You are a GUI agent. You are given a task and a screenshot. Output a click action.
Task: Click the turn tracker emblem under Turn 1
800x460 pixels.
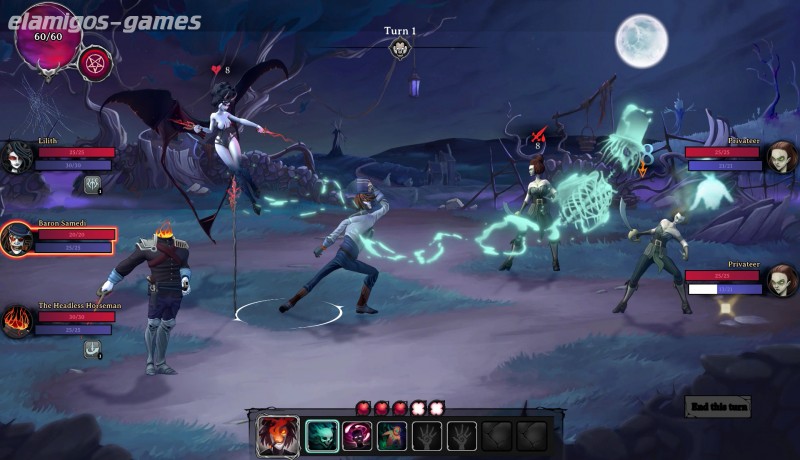click(x=400, y=49)
